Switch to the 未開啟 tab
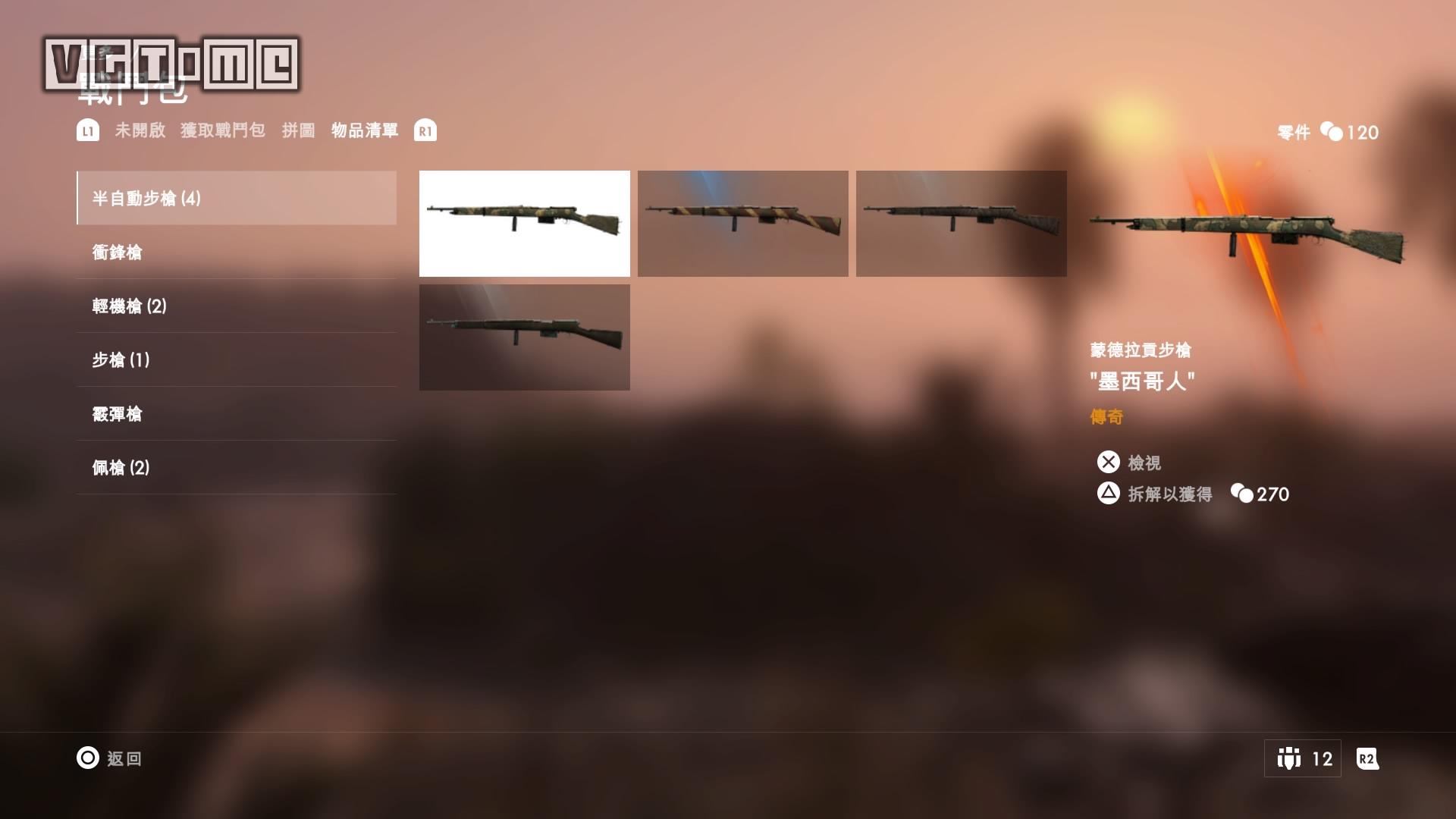This screenshot has height=819, width=1456. [140, 130]
